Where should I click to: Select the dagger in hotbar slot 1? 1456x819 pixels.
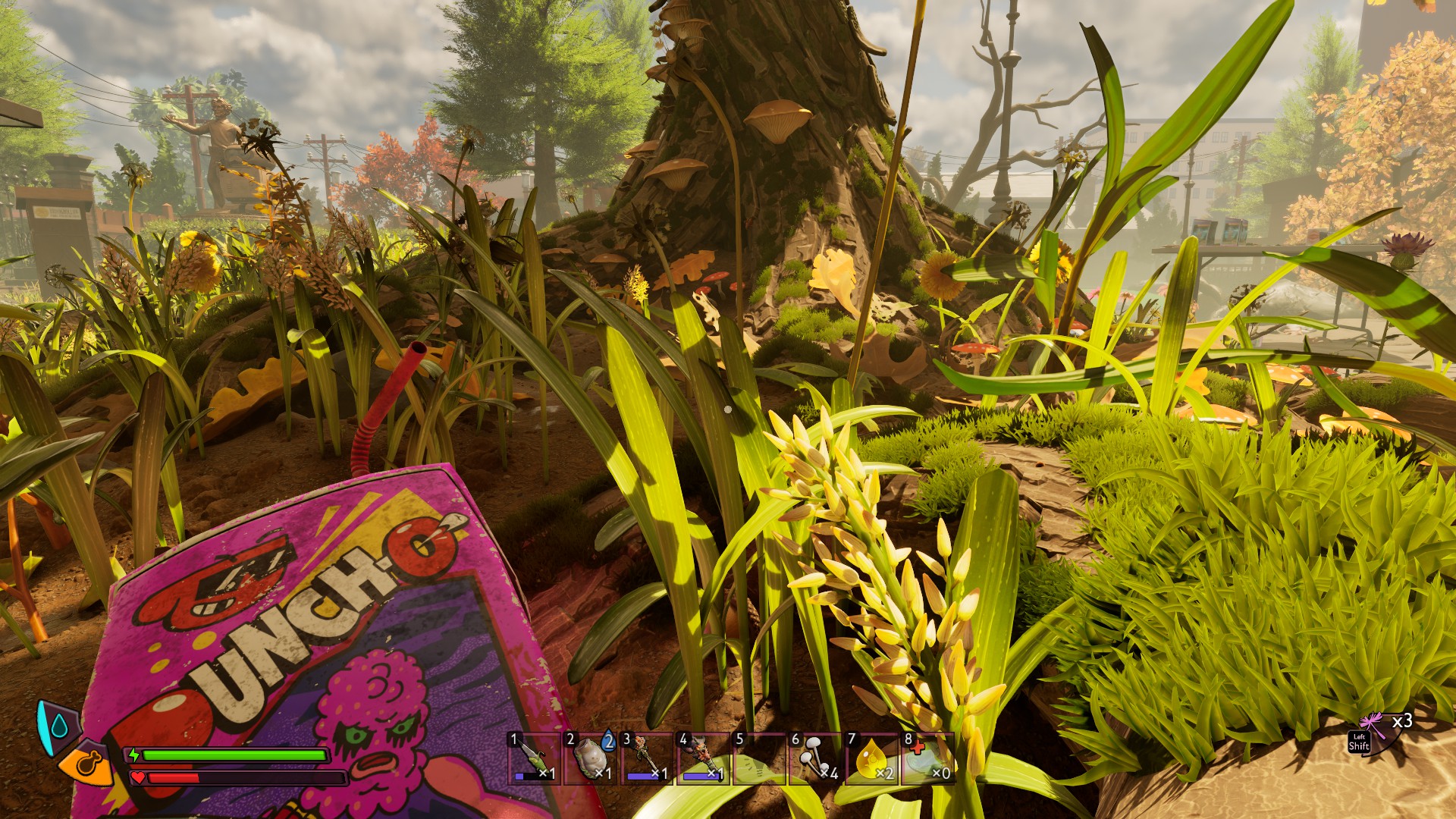pos(535,758)
